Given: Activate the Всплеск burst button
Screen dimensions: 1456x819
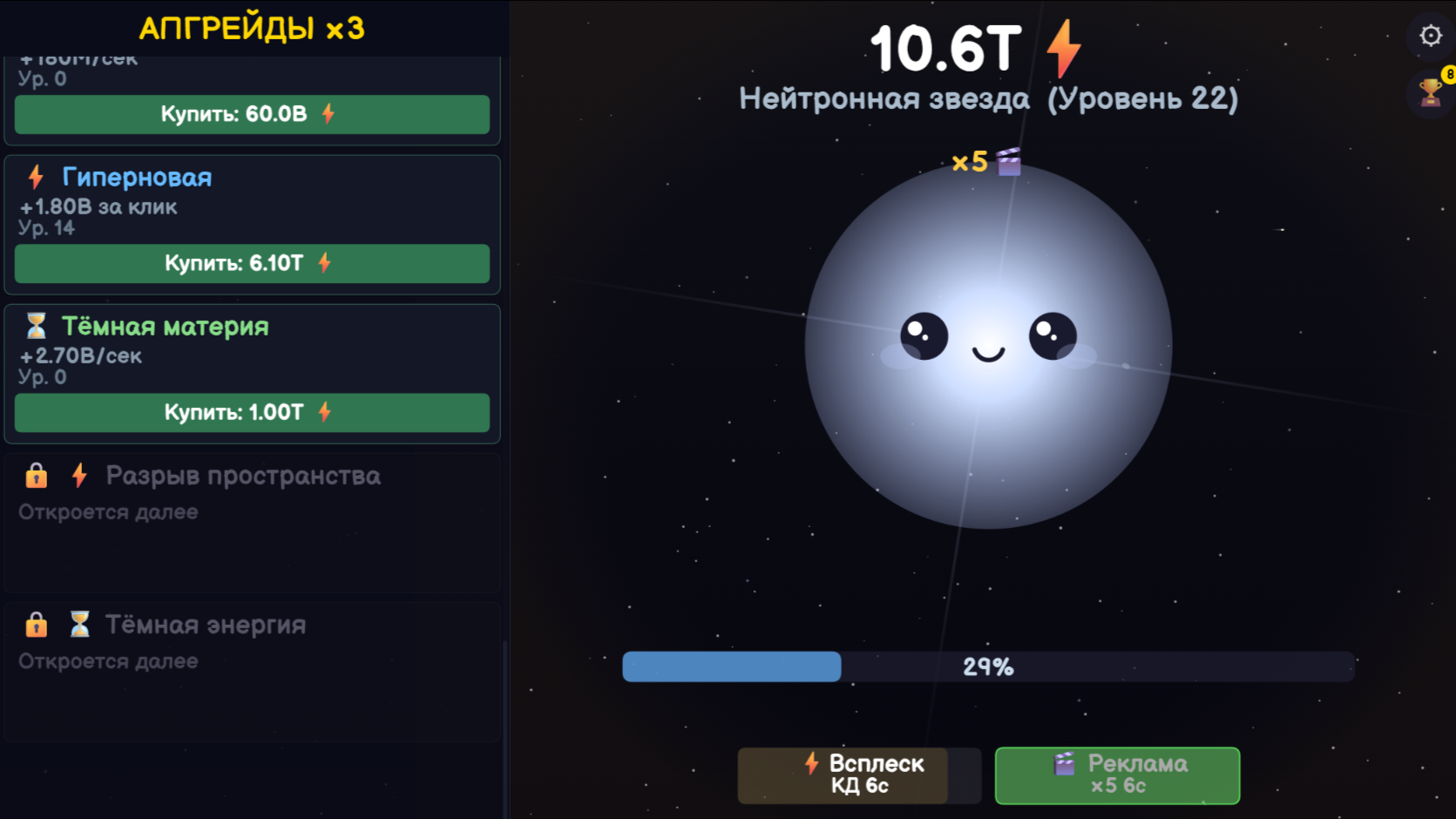Looking at the screenshot, I should pos(858,775).
